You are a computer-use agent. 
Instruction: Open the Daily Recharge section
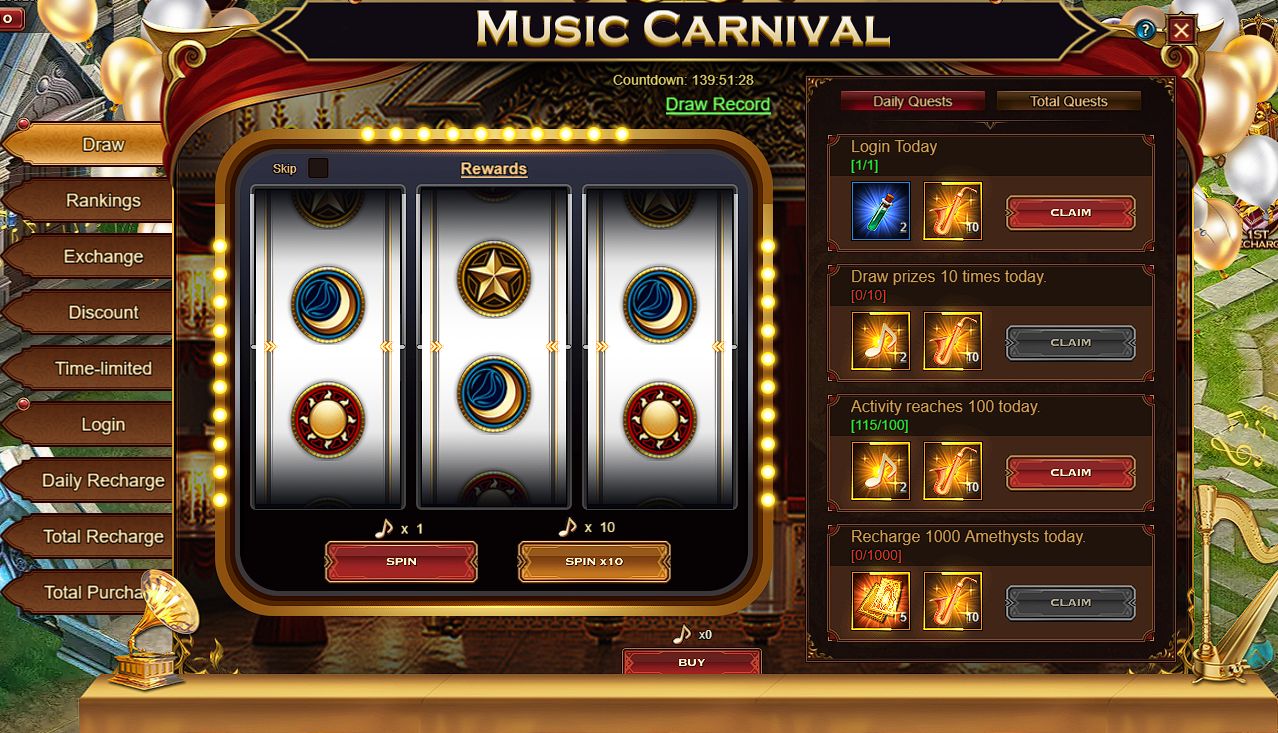coord(103,480)
